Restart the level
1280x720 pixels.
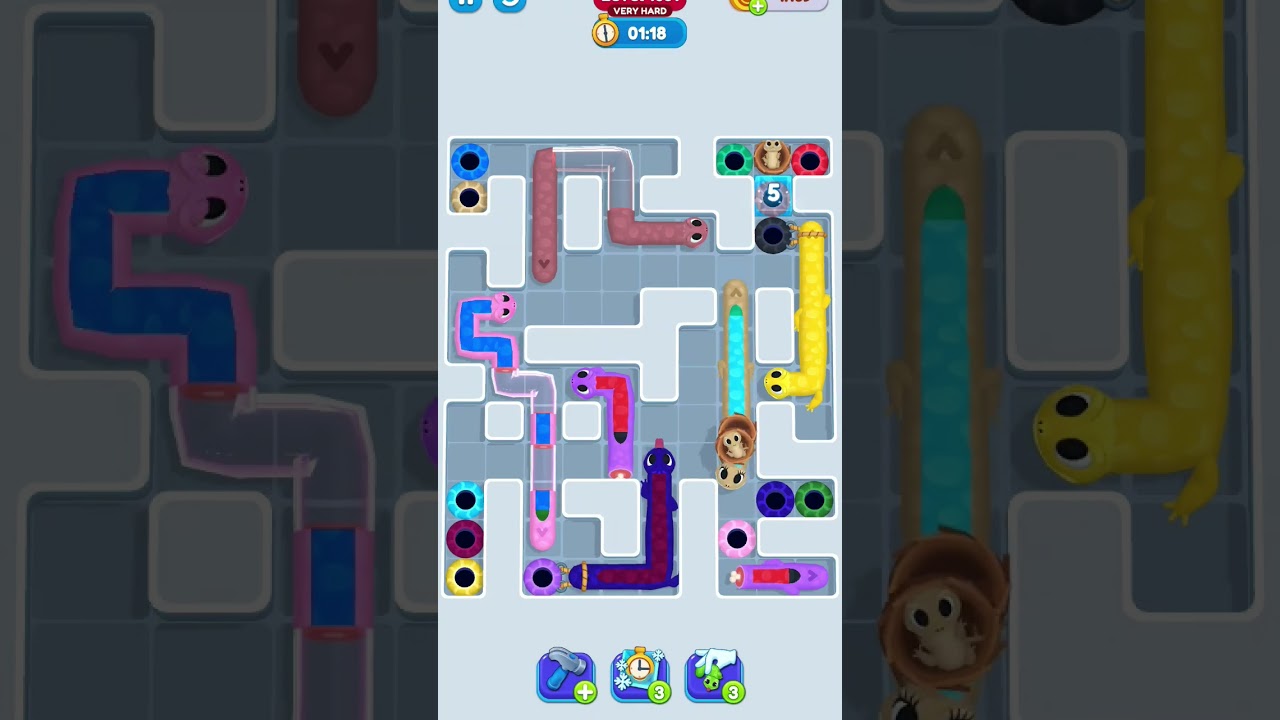pyautogui.click(x=509, y=5)
